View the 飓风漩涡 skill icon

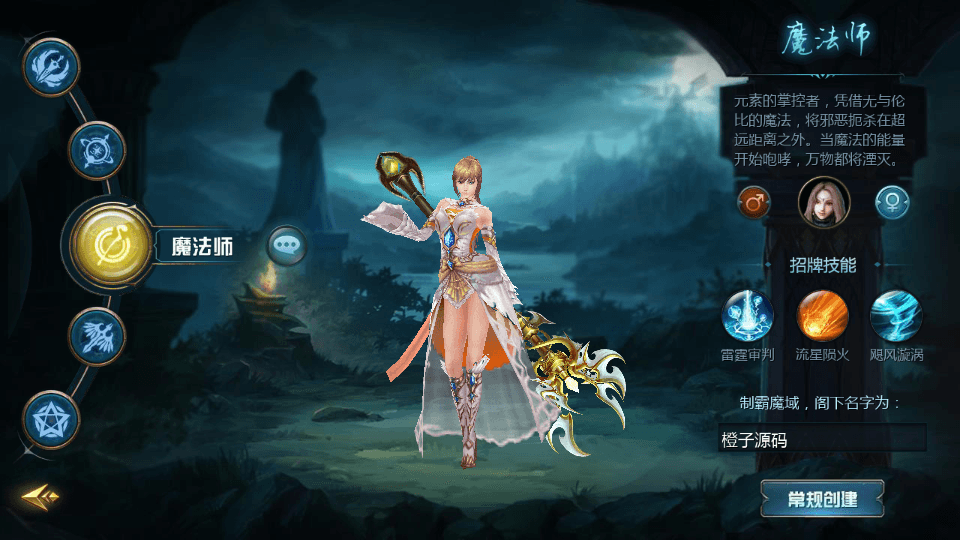896,316
